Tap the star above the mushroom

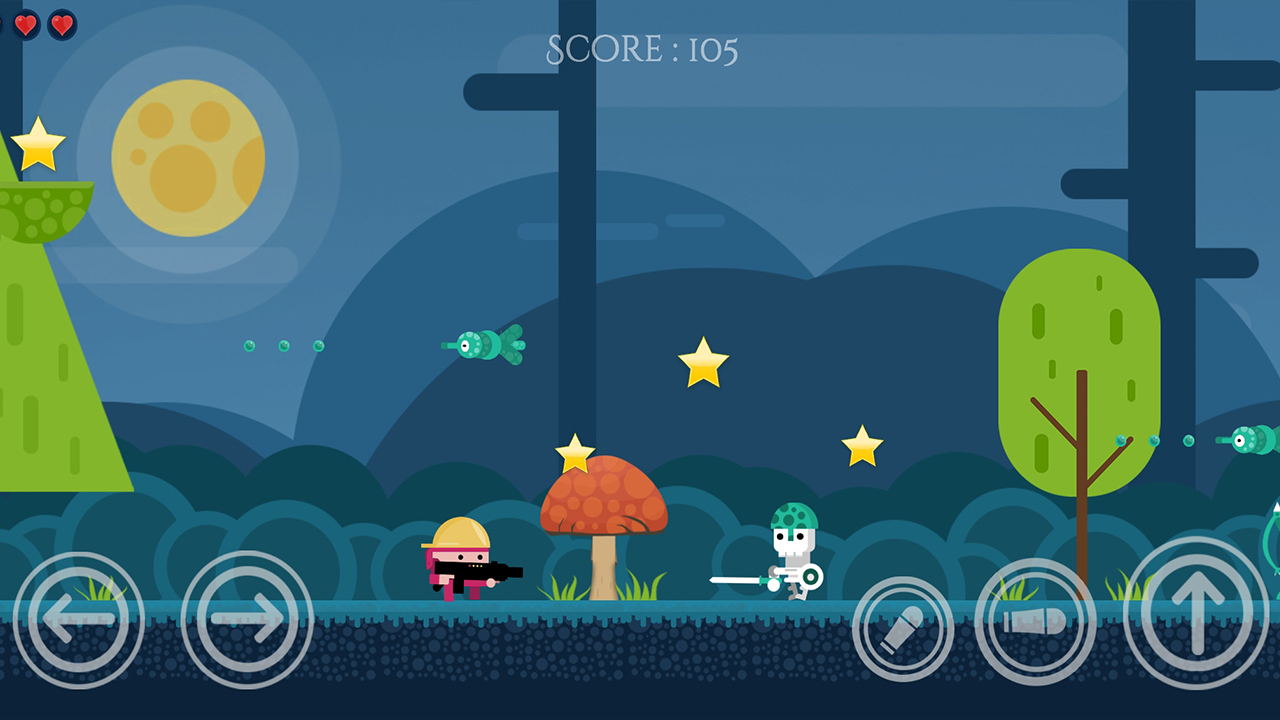[x=577, y=452]
